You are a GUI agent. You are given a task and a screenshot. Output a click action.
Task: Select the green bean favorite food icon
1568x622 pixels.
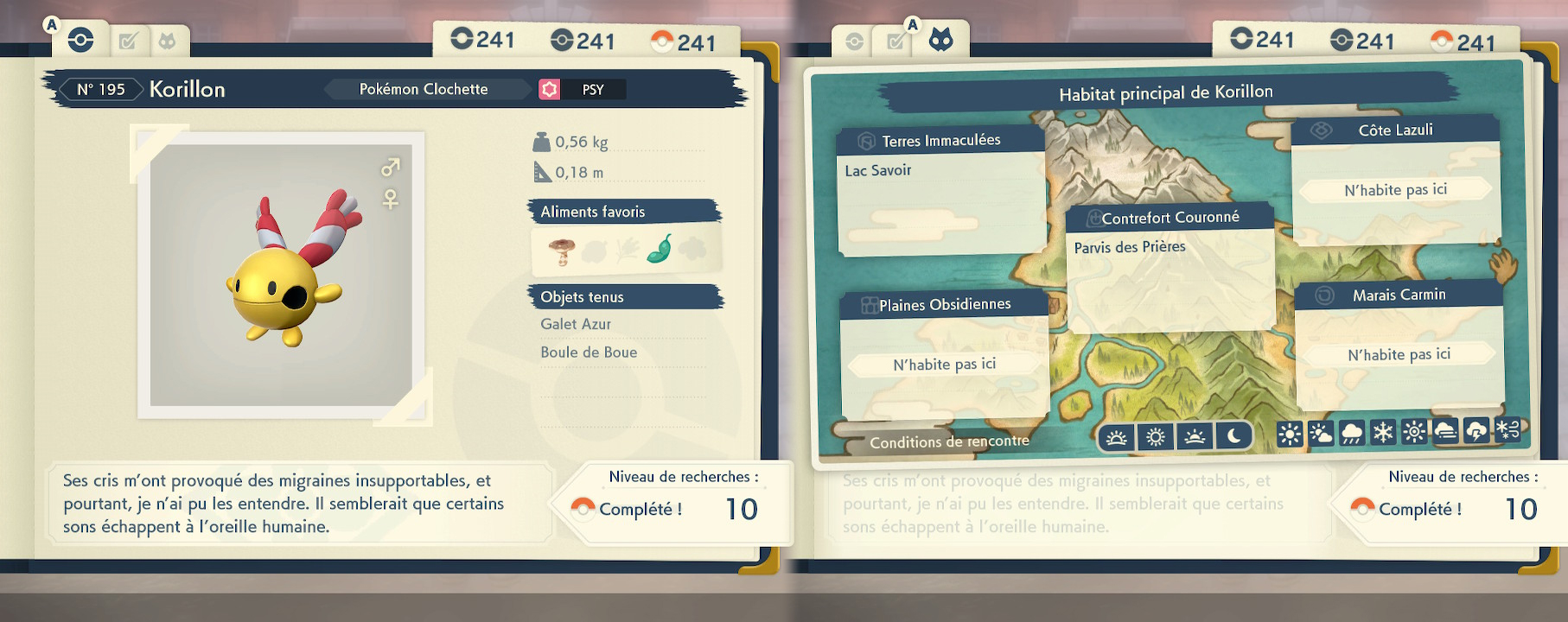click(660, 249)
